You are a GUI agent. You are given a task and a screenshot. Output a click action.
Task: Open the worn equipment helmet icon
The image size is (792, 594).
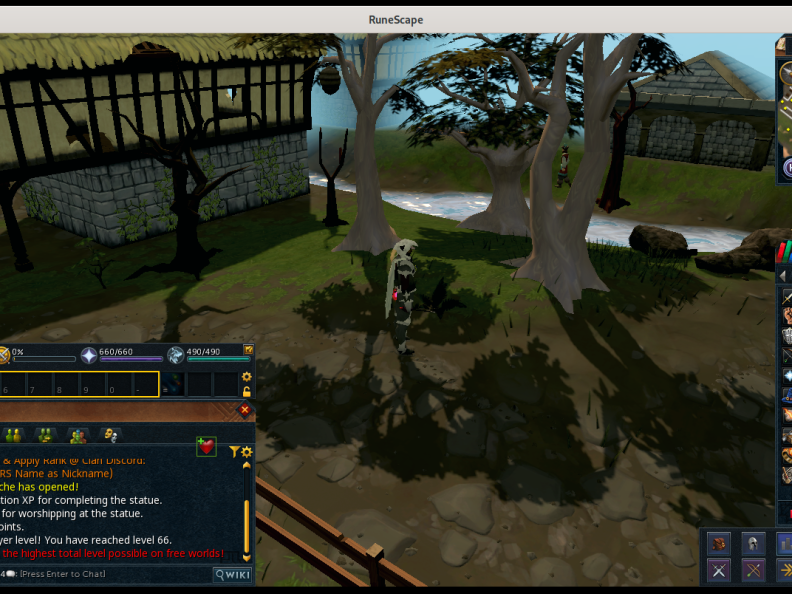[753, 543]
